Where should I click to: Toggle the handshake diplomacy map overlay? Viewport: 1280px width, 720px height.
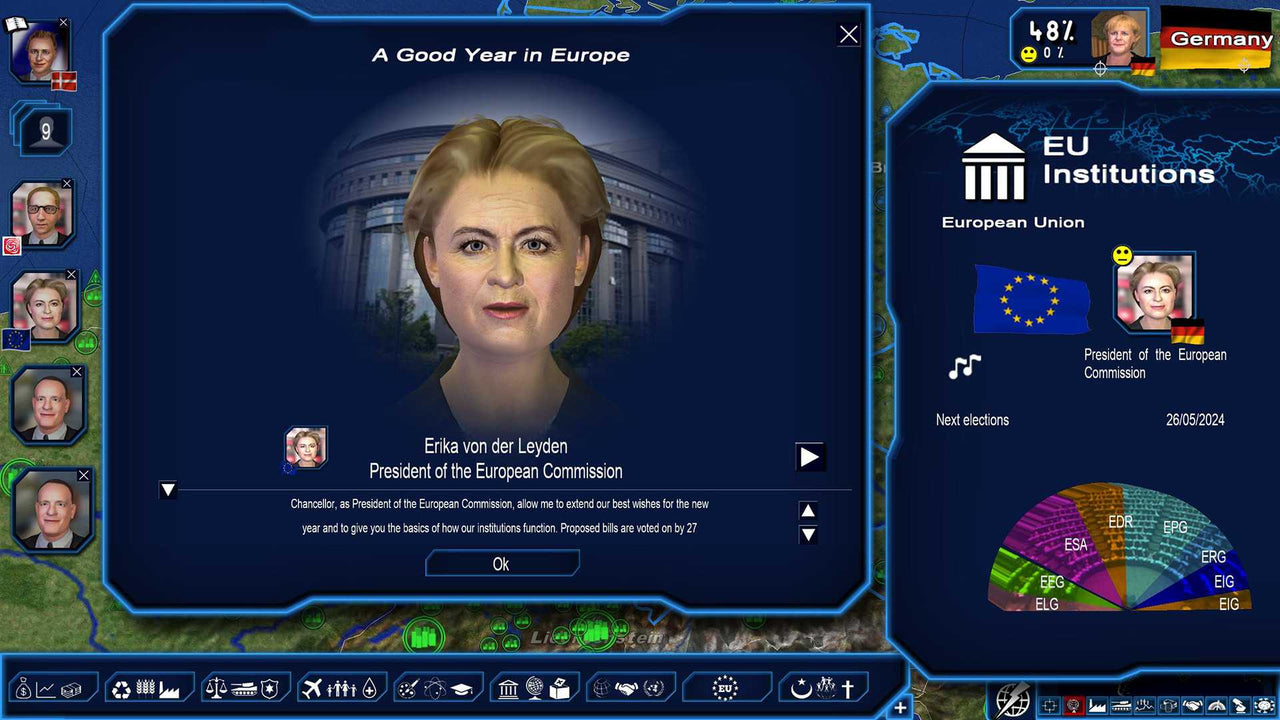[1192, 705]
